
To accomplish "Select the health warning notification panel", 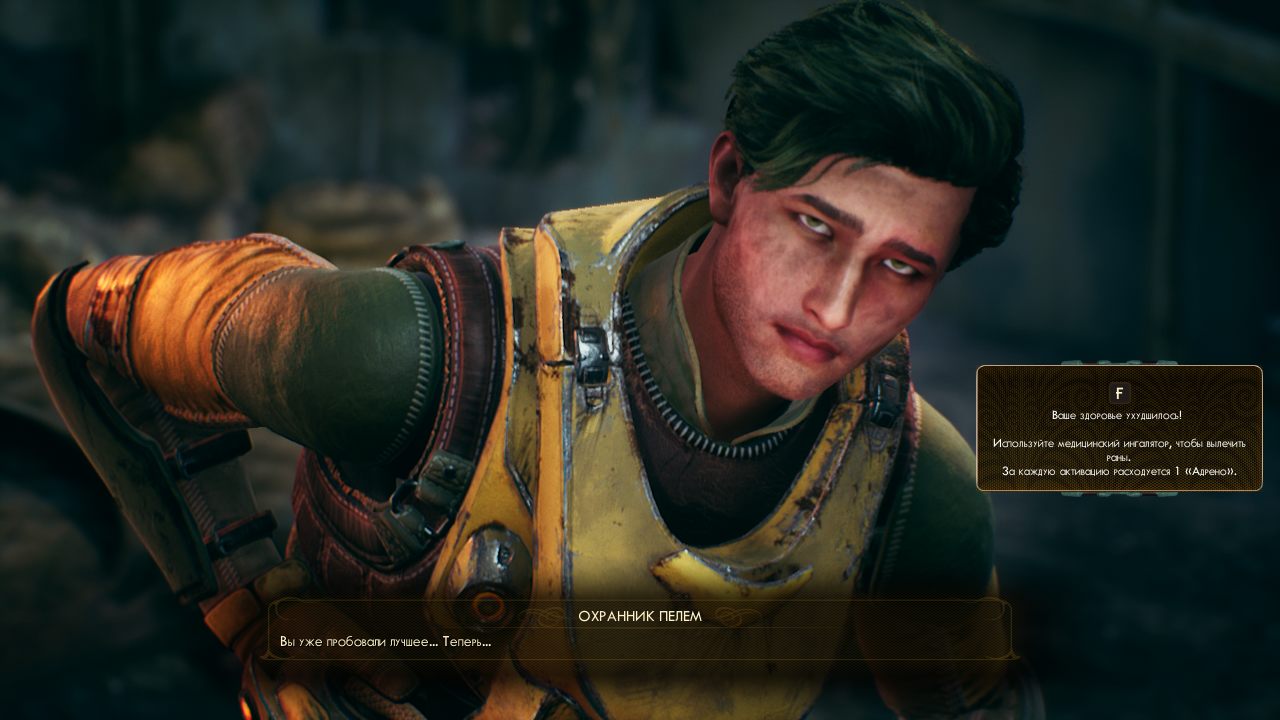I will (1120, 430).
